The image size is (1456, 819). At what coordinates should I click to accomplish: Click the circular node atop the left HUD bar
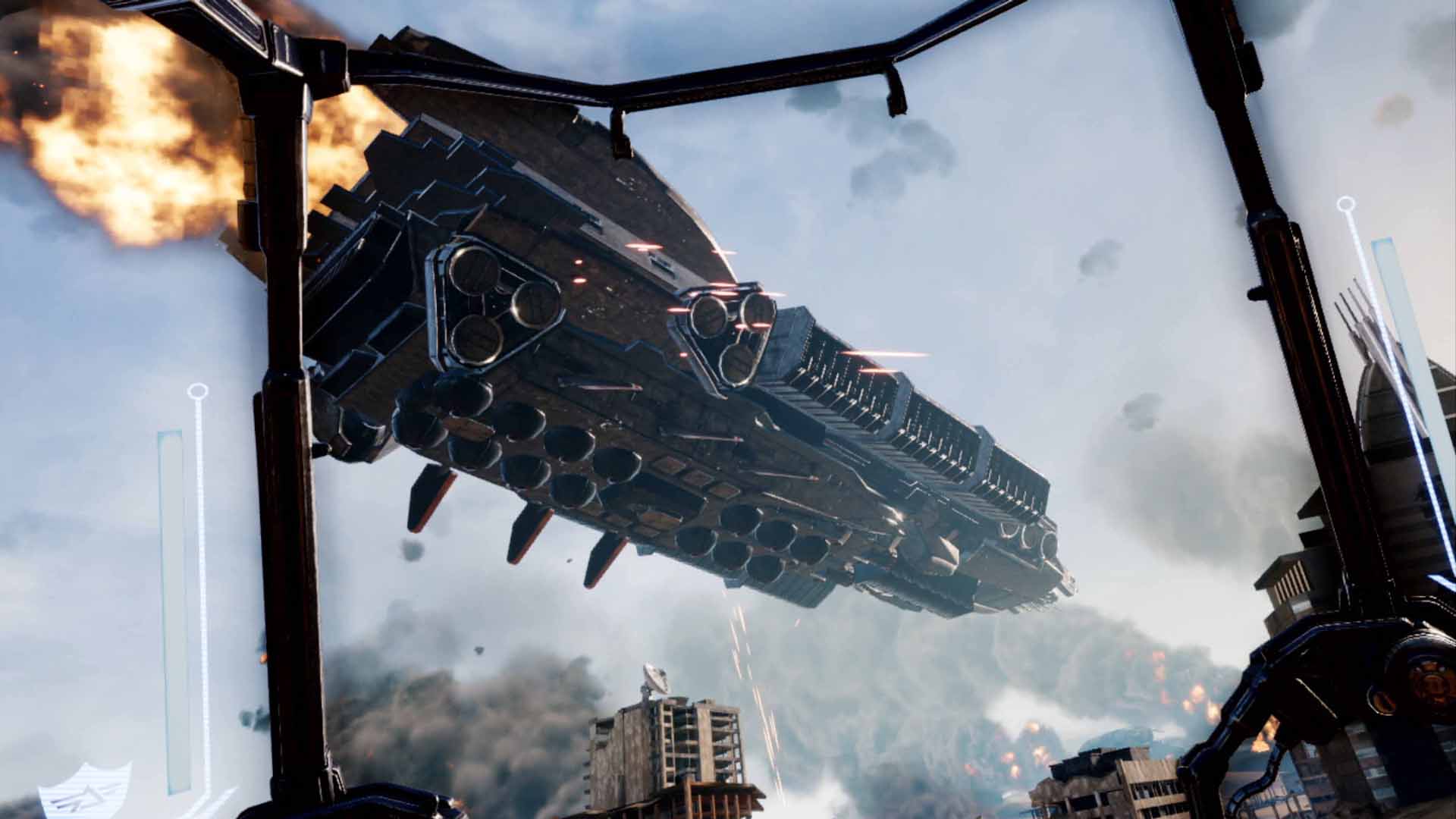(199, 388)
